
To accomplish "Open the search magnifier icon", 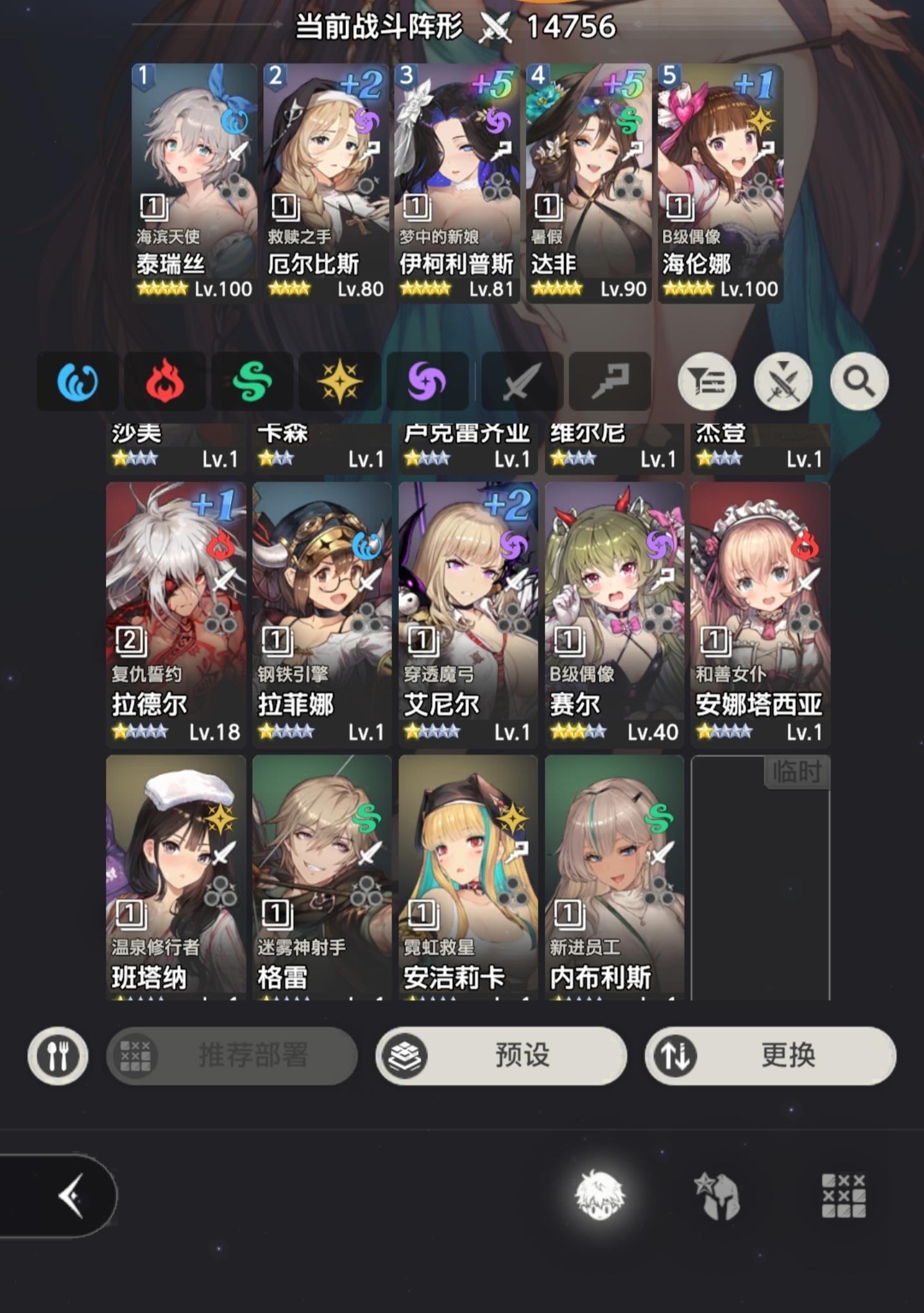I will 859,380.
